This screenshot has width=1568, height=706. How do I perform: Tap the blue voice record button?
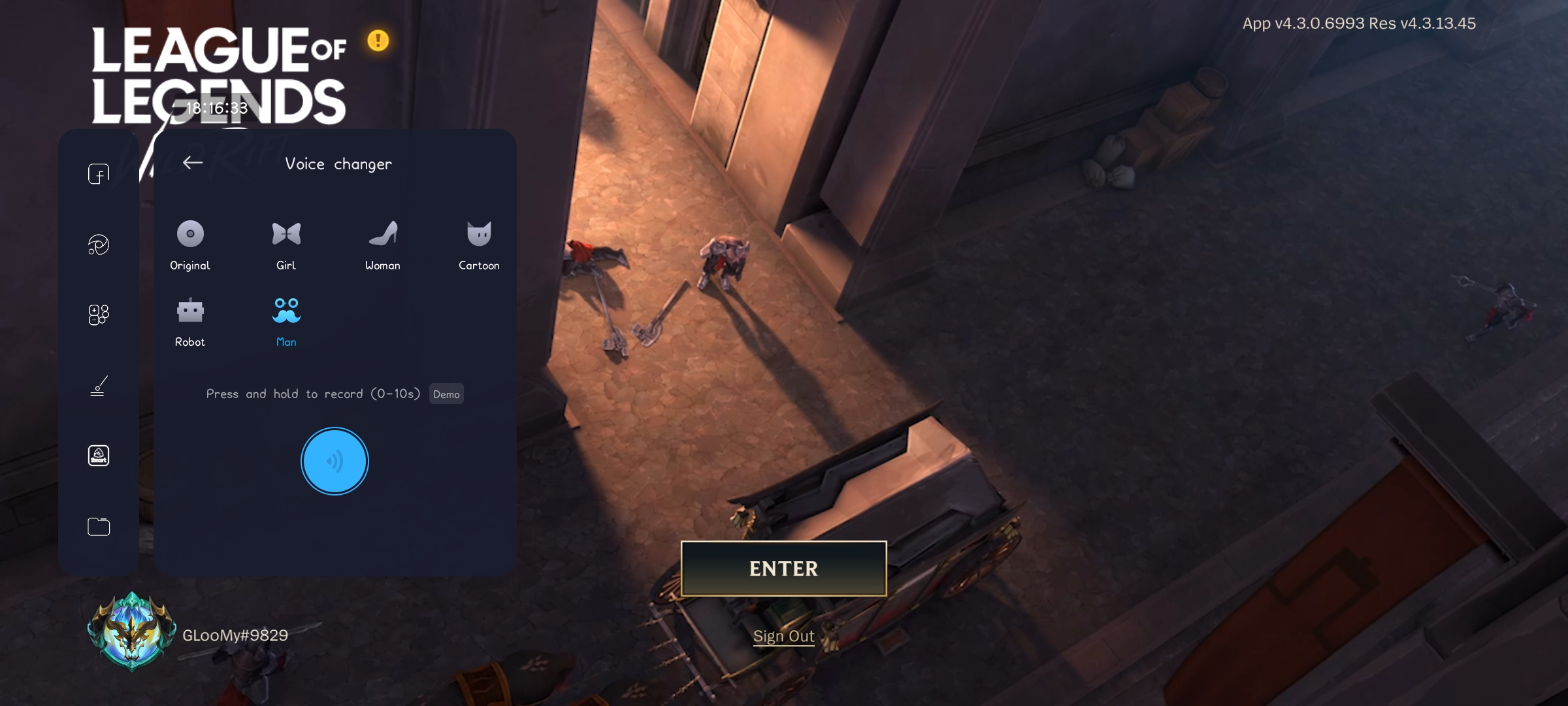(x=335, y=461)
